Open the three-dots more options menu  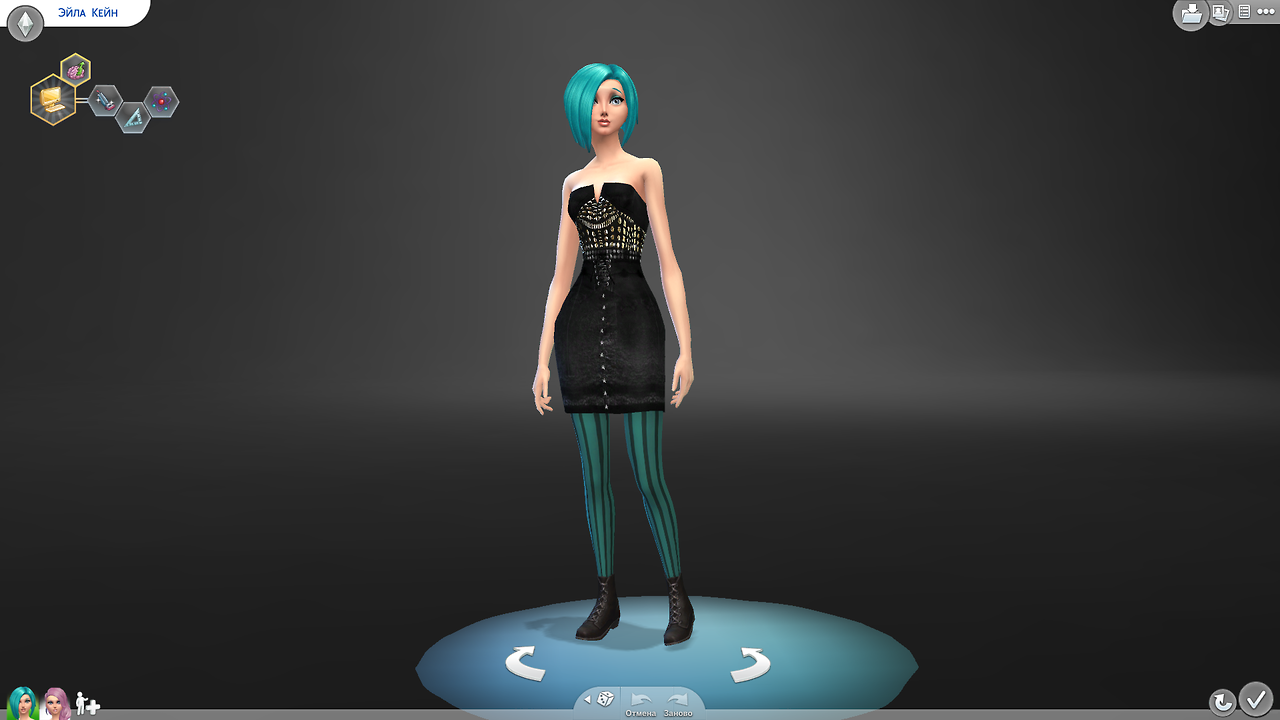tap(1266, 12)
